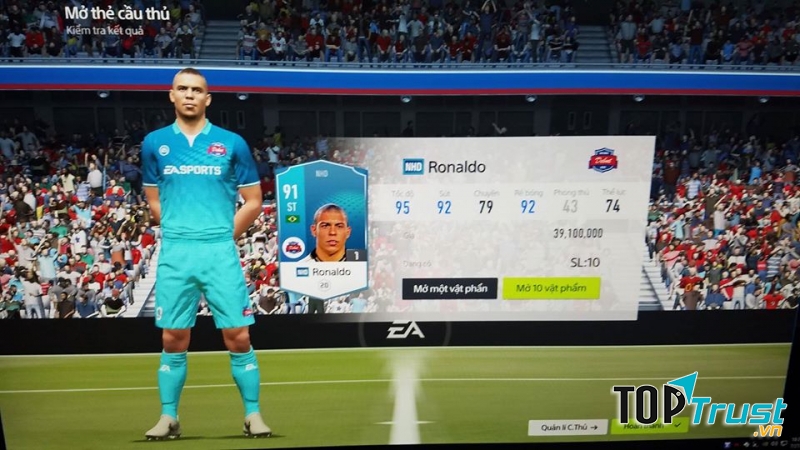Viewport: 800px width, 450px height.
Task: Open "Quản lí C.Thủ" player management
Action: click(x=567, y=426)
